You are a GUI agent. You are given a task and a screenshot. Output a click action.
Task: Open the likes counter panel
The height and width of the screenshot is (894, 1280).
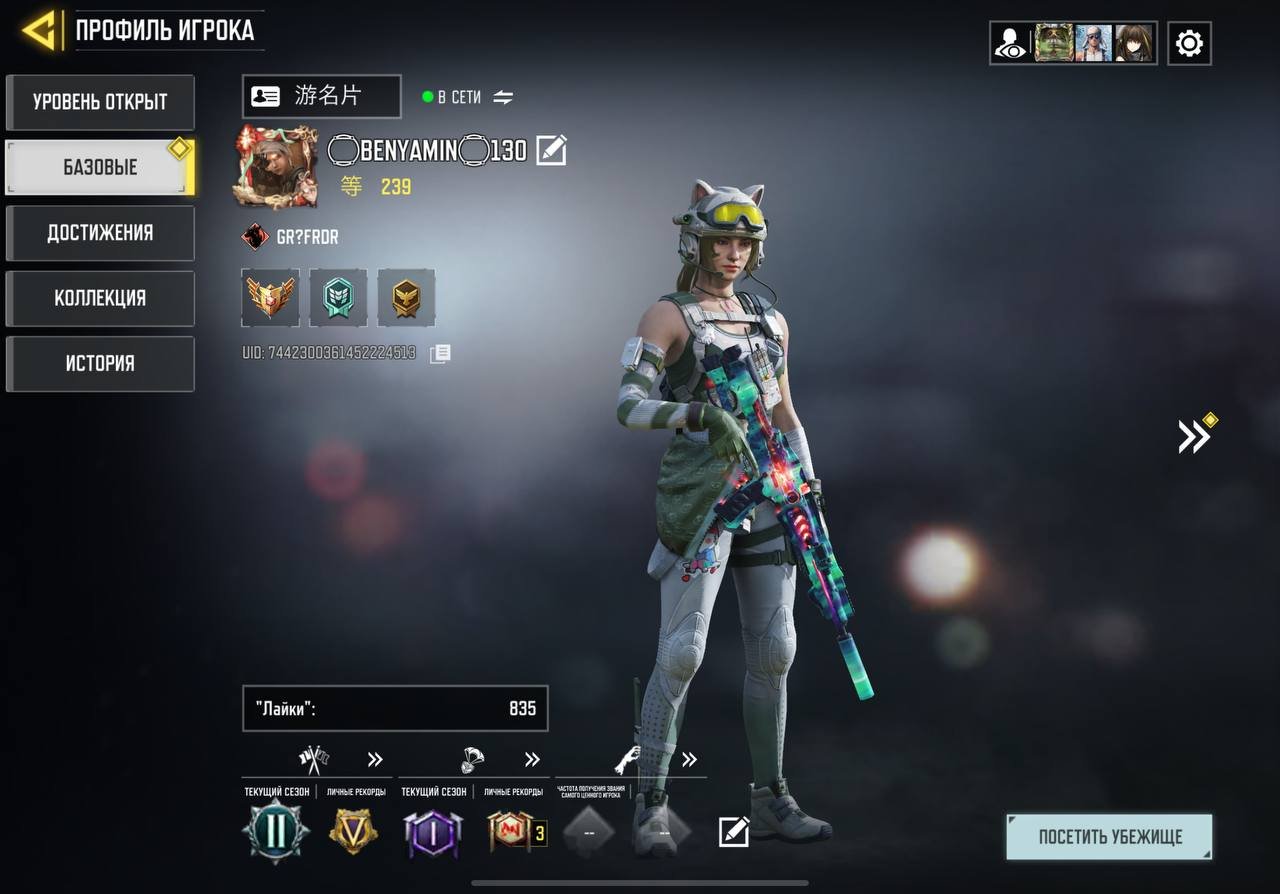pyautogui.click(x=395, y=709)
